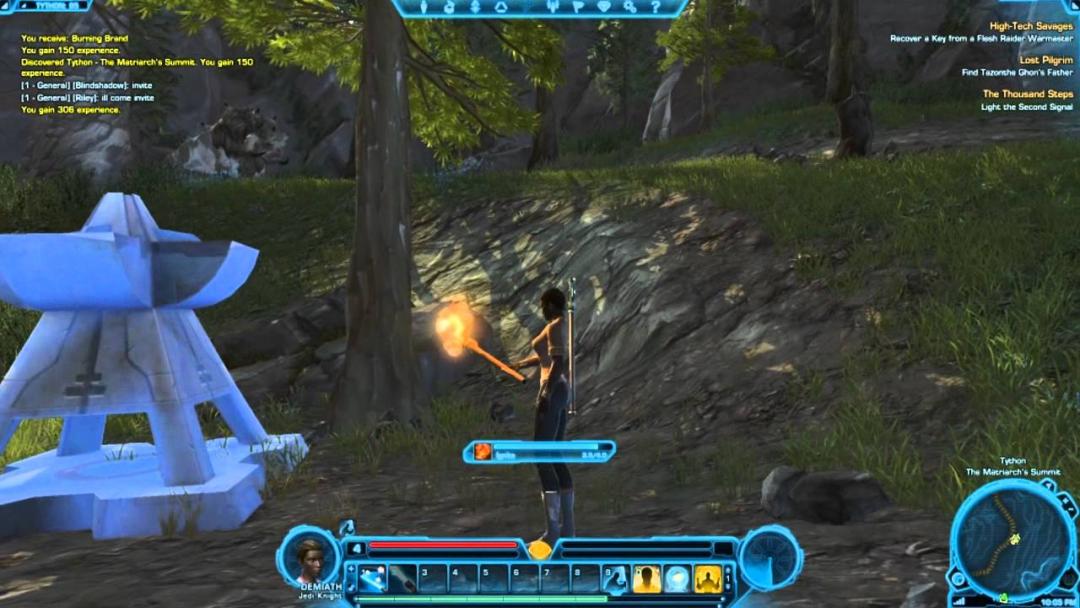Viewport: 1080px width, 608px height.
Task: Click the Ignite cast bar fire icon
Action: point(483,452)
